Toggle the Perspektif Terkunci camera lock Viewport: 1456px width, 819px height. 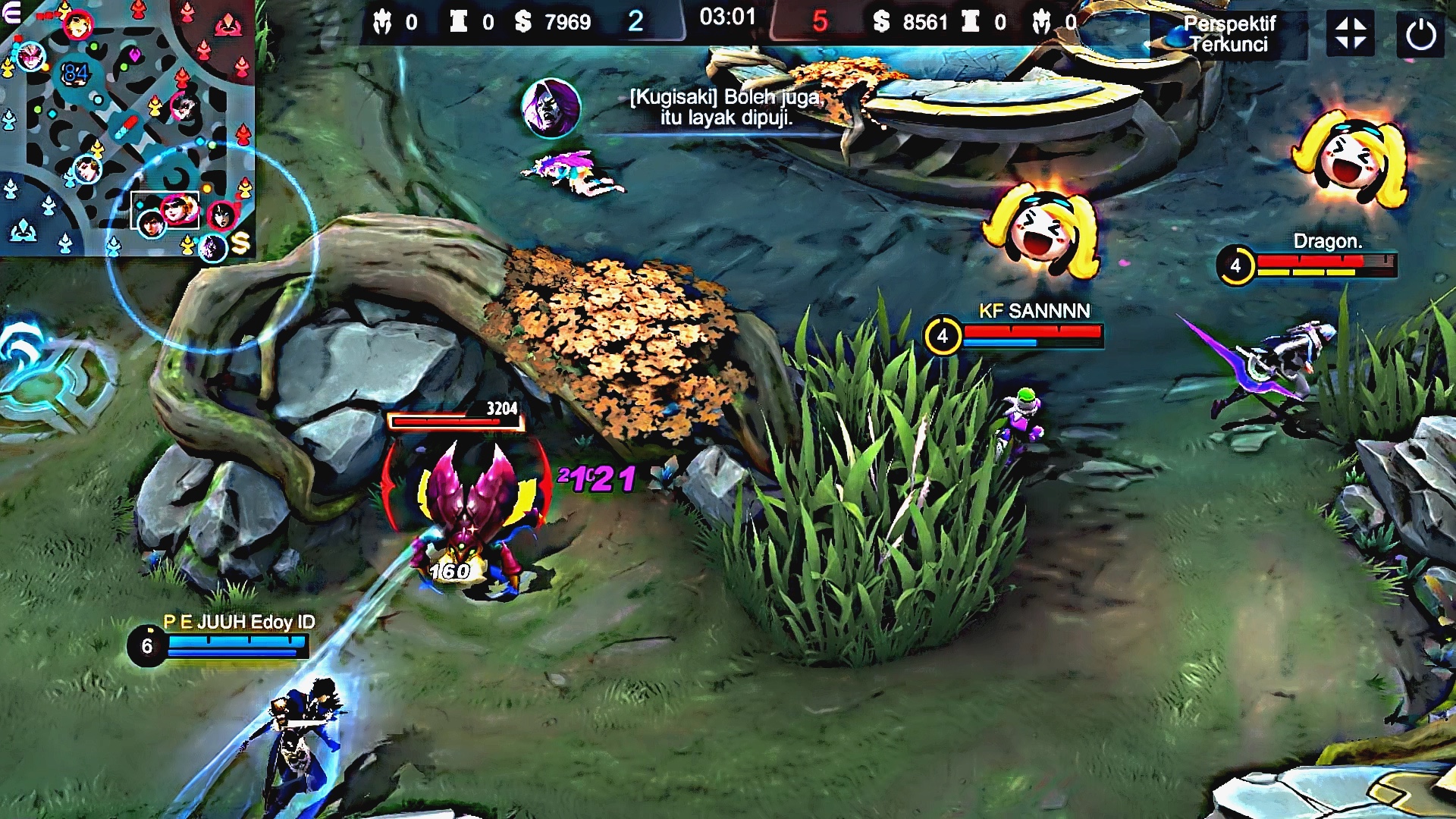[1229, 34]
